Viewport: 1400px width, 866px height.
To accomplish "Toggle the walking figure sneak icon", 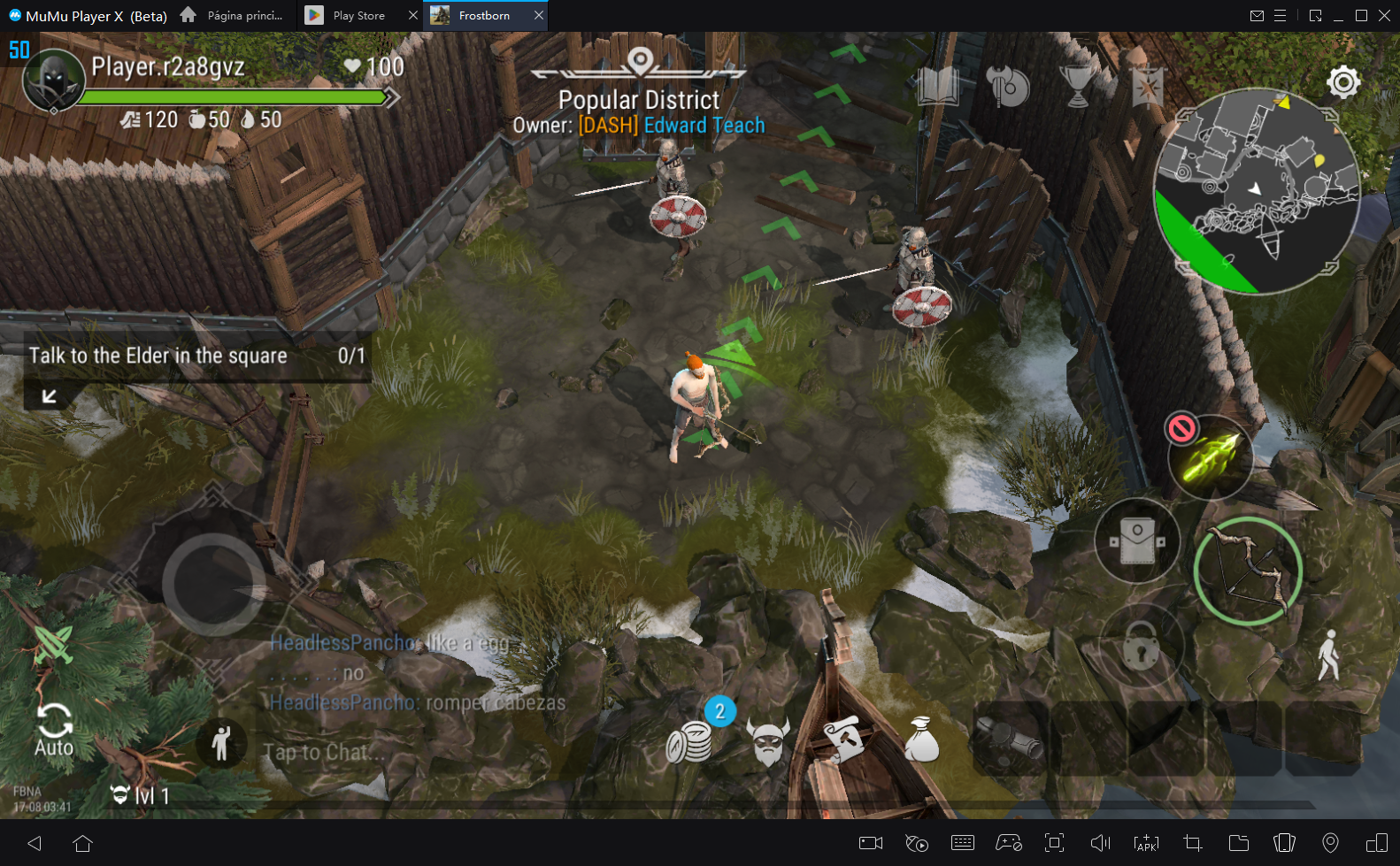I will coord(1327,655).
